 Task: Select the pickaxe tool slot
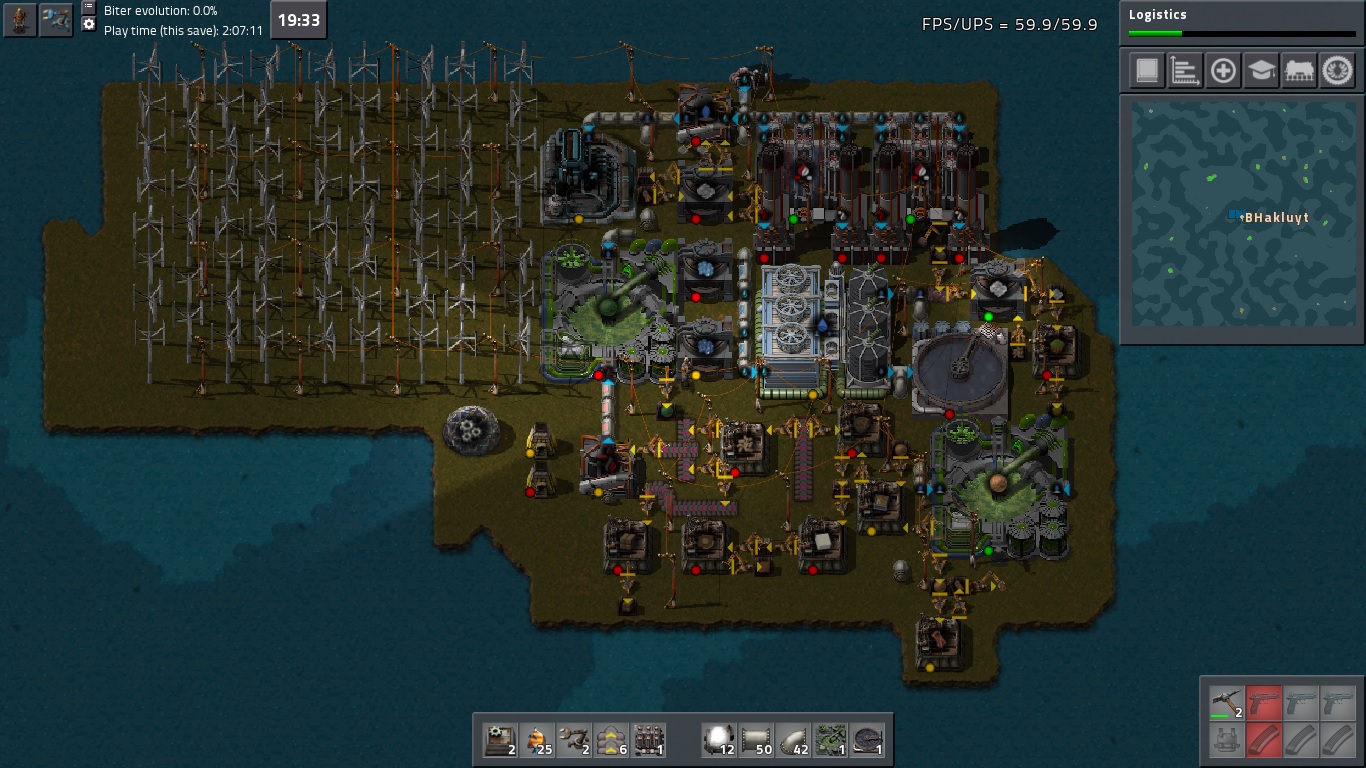coord(1226,702)
